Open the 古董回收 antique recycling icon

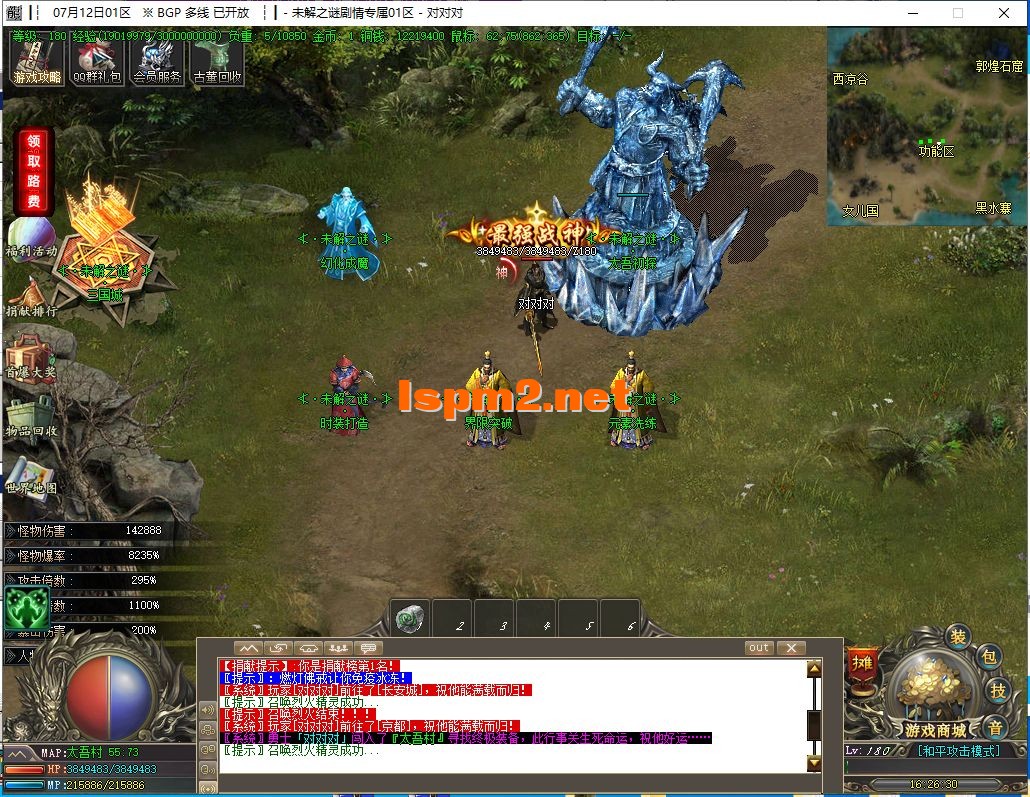pos(217,62)
